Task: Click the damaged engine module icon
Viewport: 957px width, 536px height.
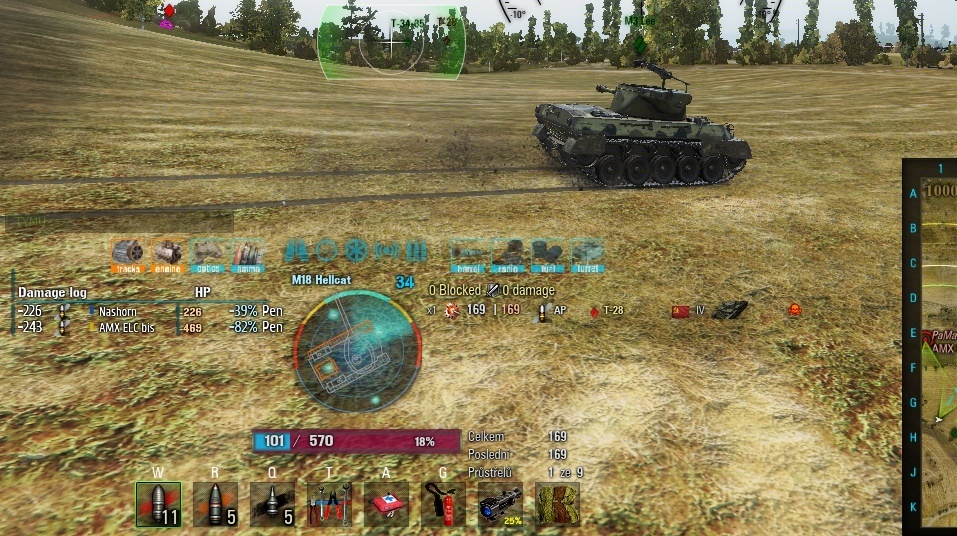Action: pyautogui.click(x=168, y=254)
